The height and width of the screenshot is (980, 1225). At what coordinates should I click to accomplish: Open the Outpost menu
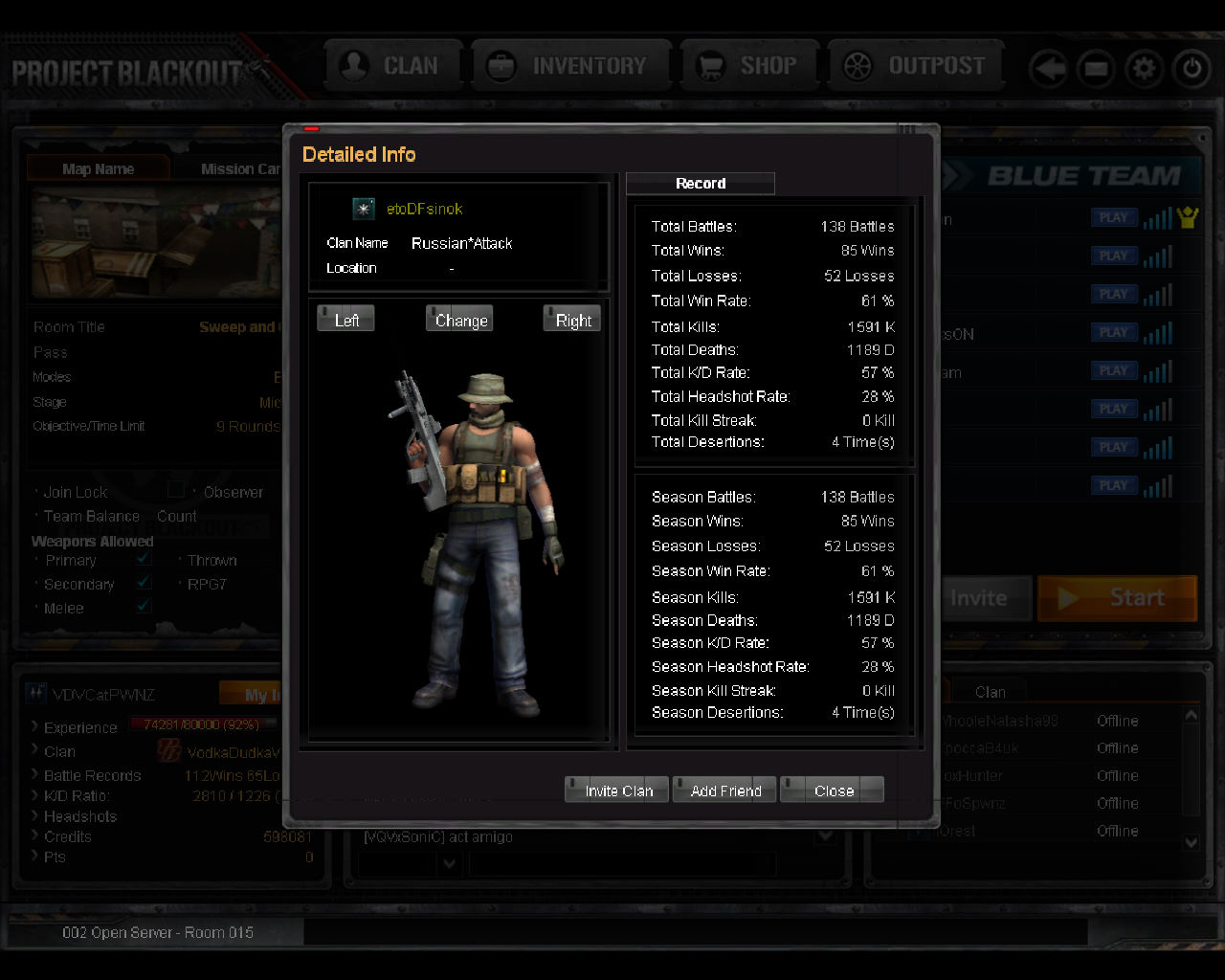(917, 66)
